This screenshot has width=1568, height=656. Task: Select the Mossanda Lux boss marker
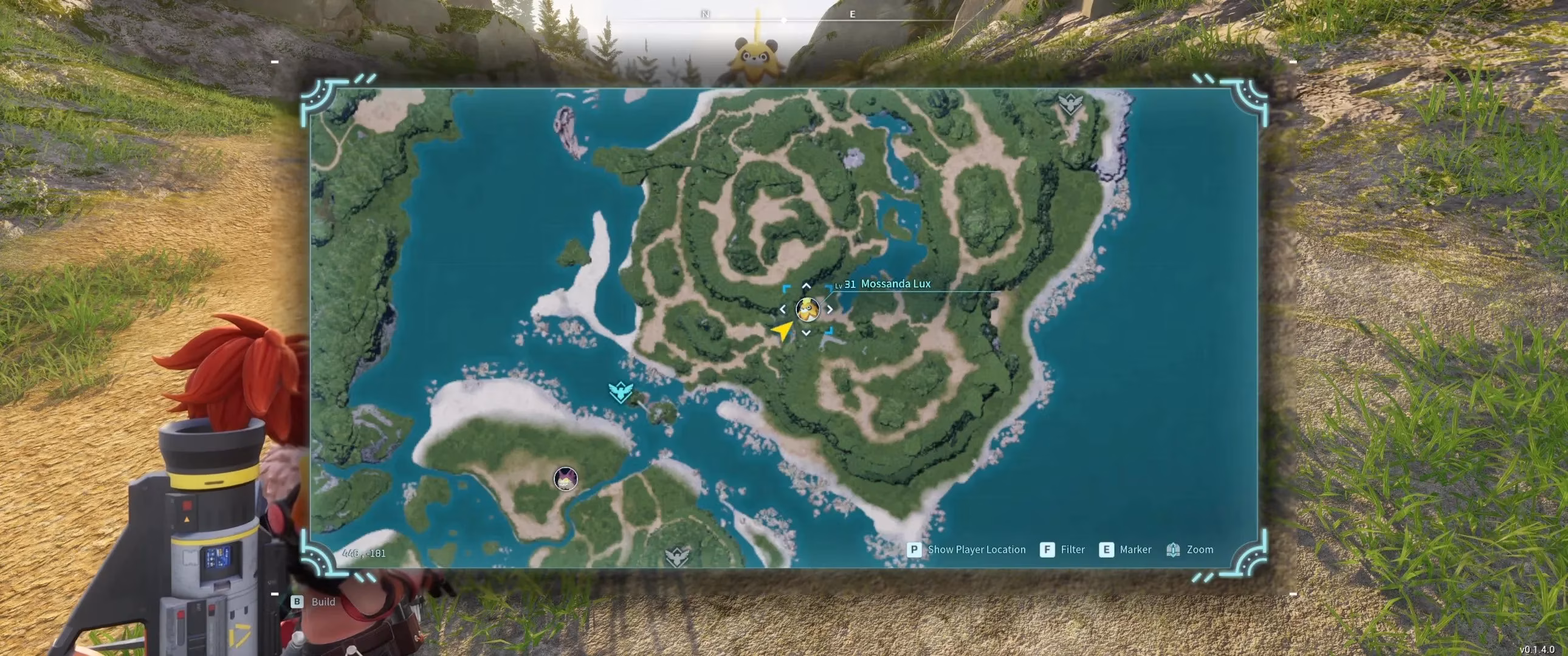807,309
